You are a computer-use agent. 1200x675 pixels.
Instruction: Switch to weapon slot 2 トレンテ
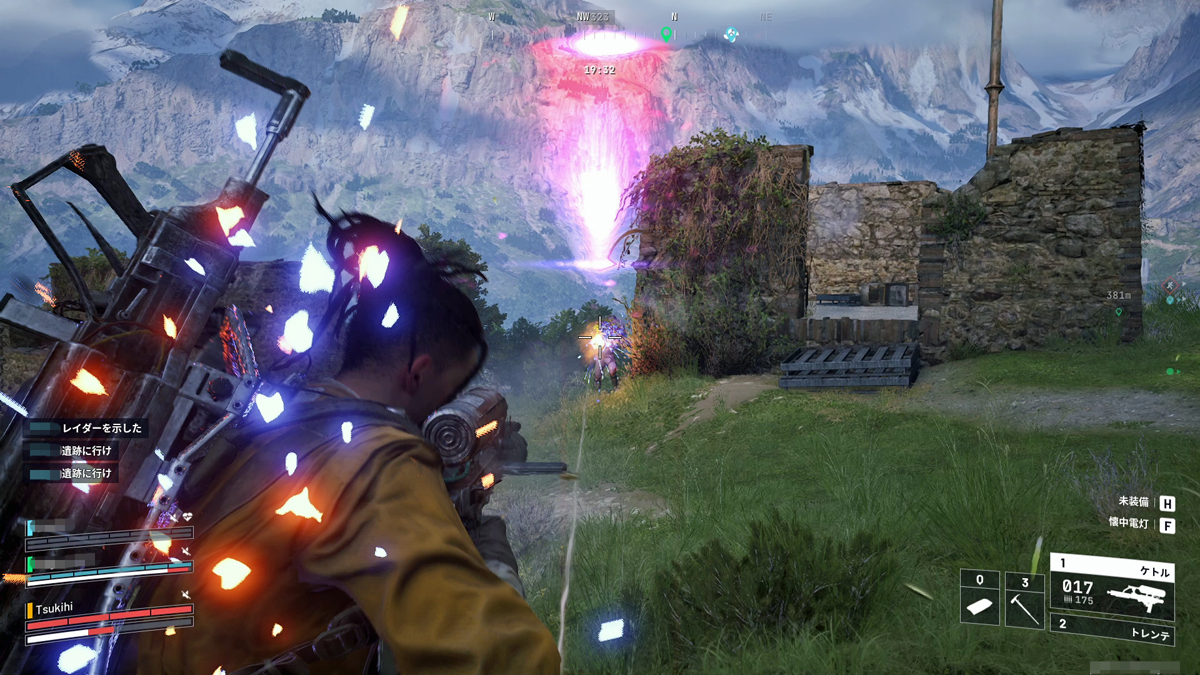pyautogui.click(x=1110, y=630)
